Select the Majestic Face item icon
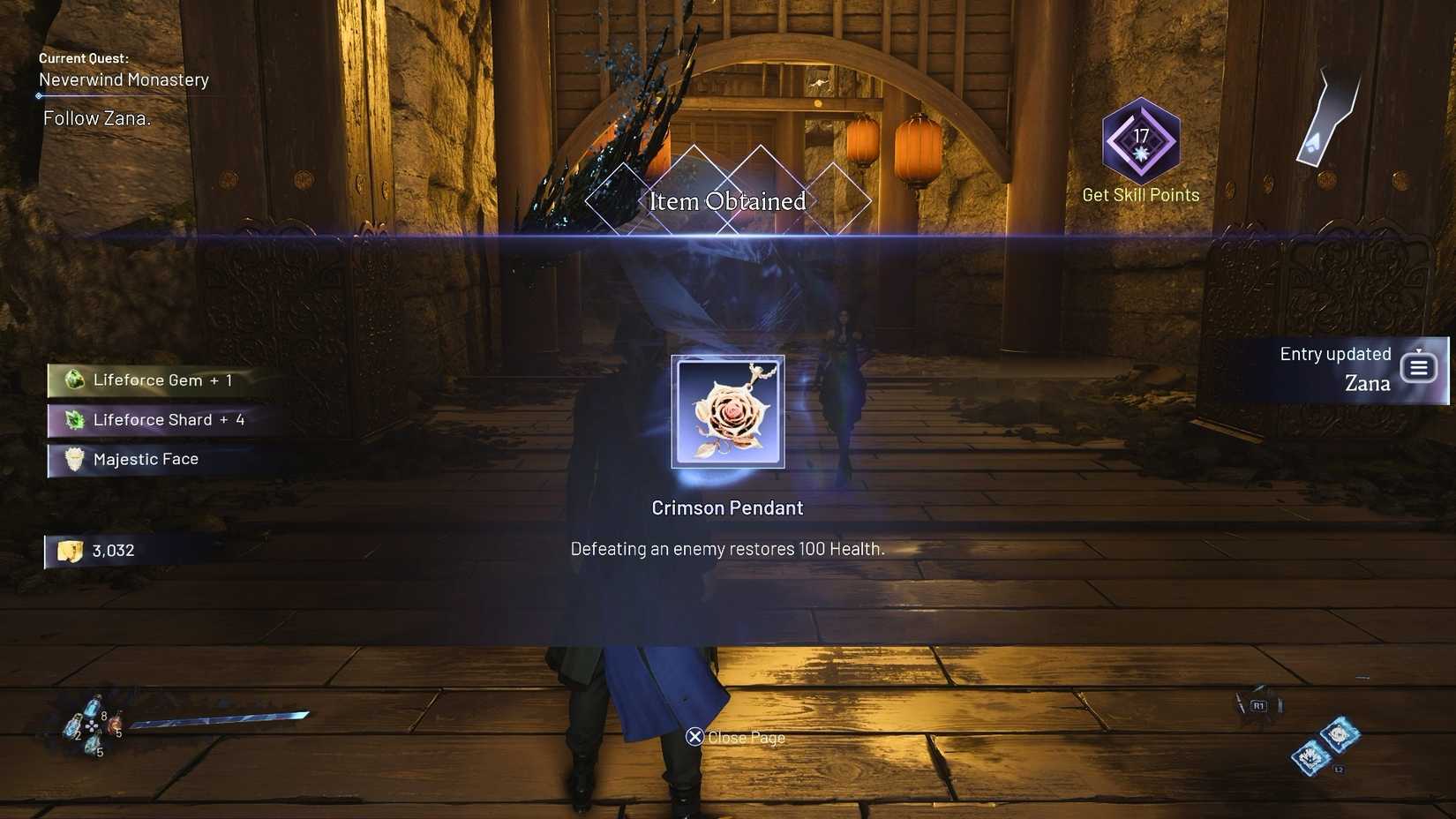1456x819 pixels. click(x=73, y=458)
